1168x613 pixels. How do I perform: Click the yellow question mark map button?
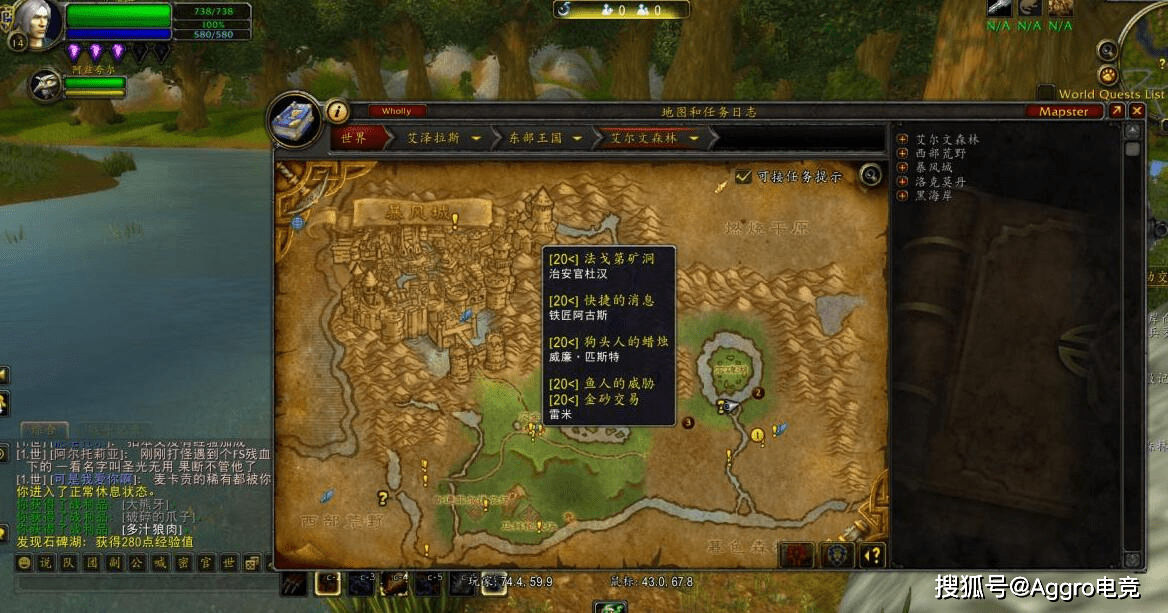(873, 554)
